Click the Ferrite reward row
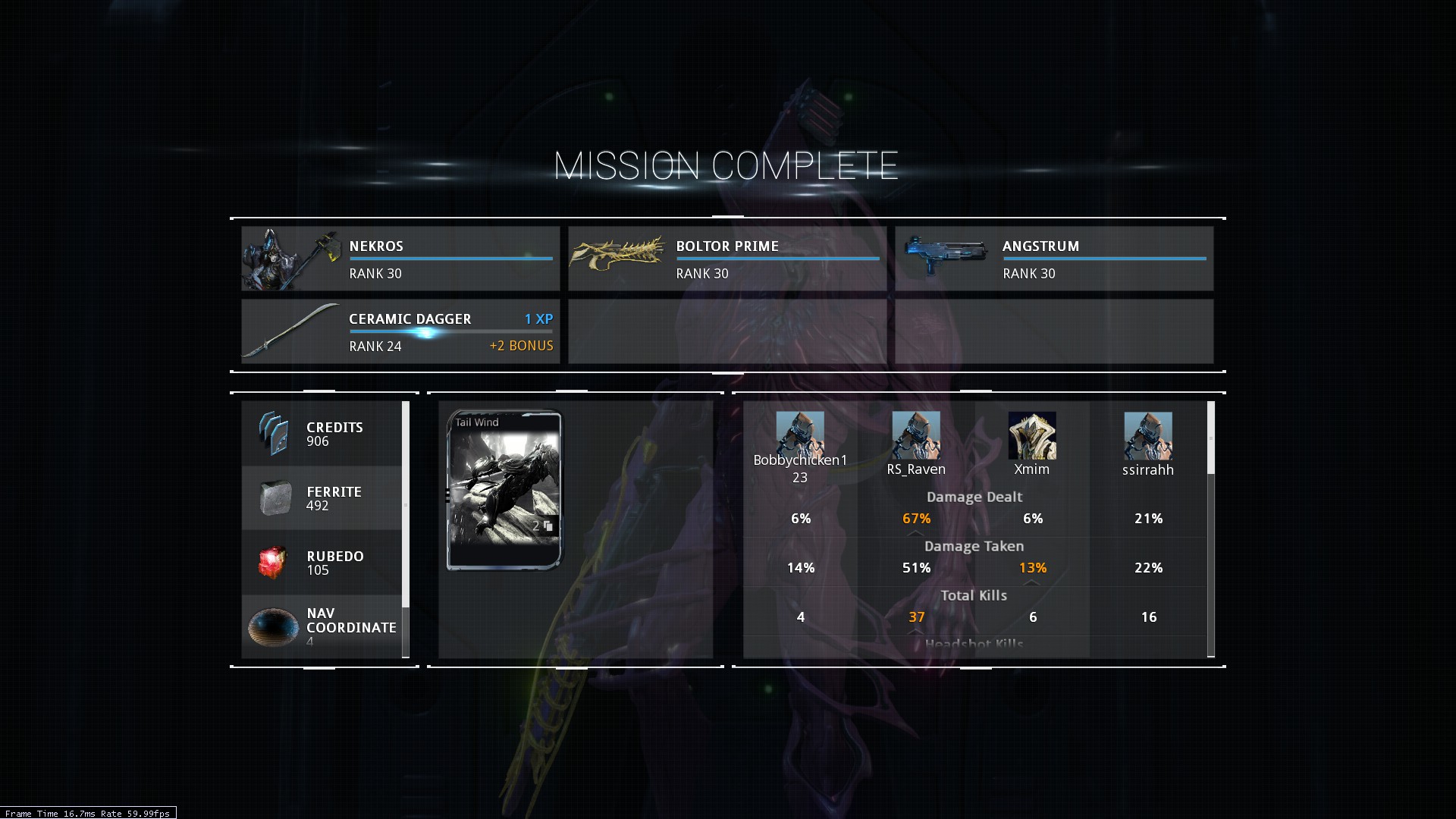This screenshot has height=819, width=1456. click(322, 498)
